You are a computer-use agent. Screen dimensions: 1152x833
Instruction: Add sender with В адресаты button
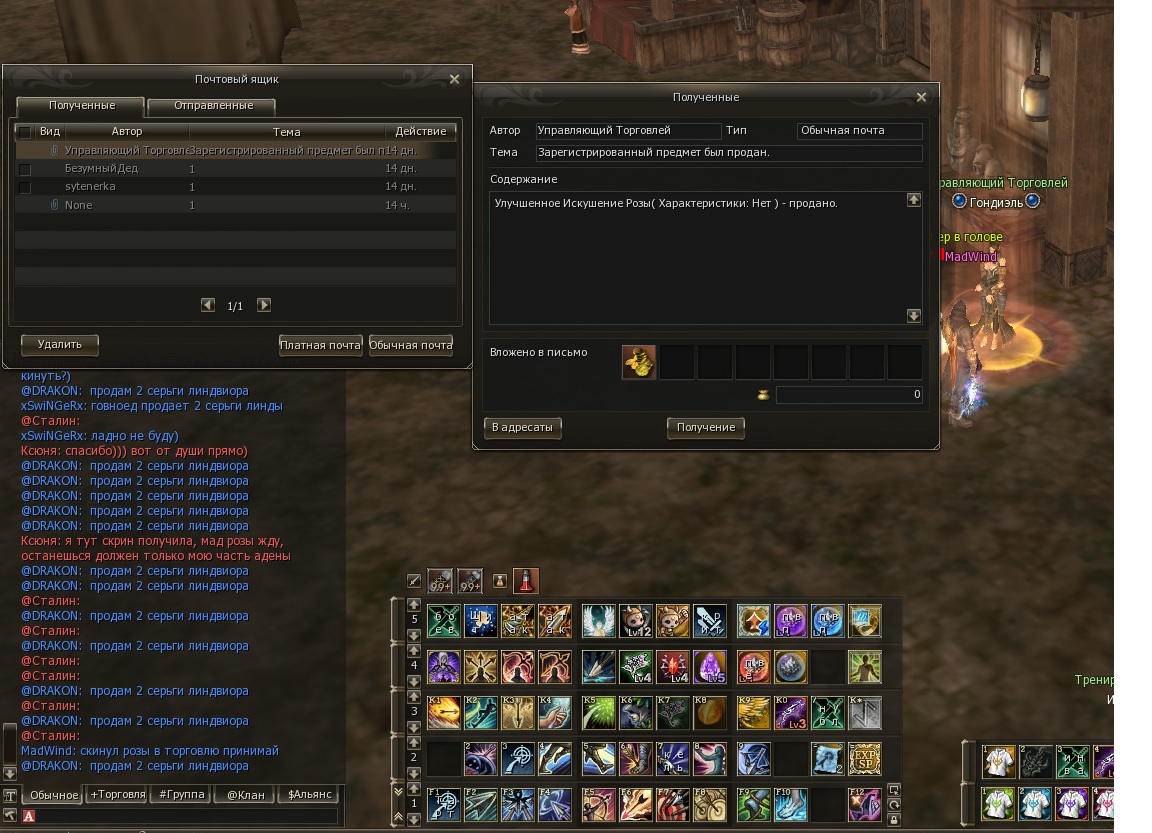tap(522, 428)
